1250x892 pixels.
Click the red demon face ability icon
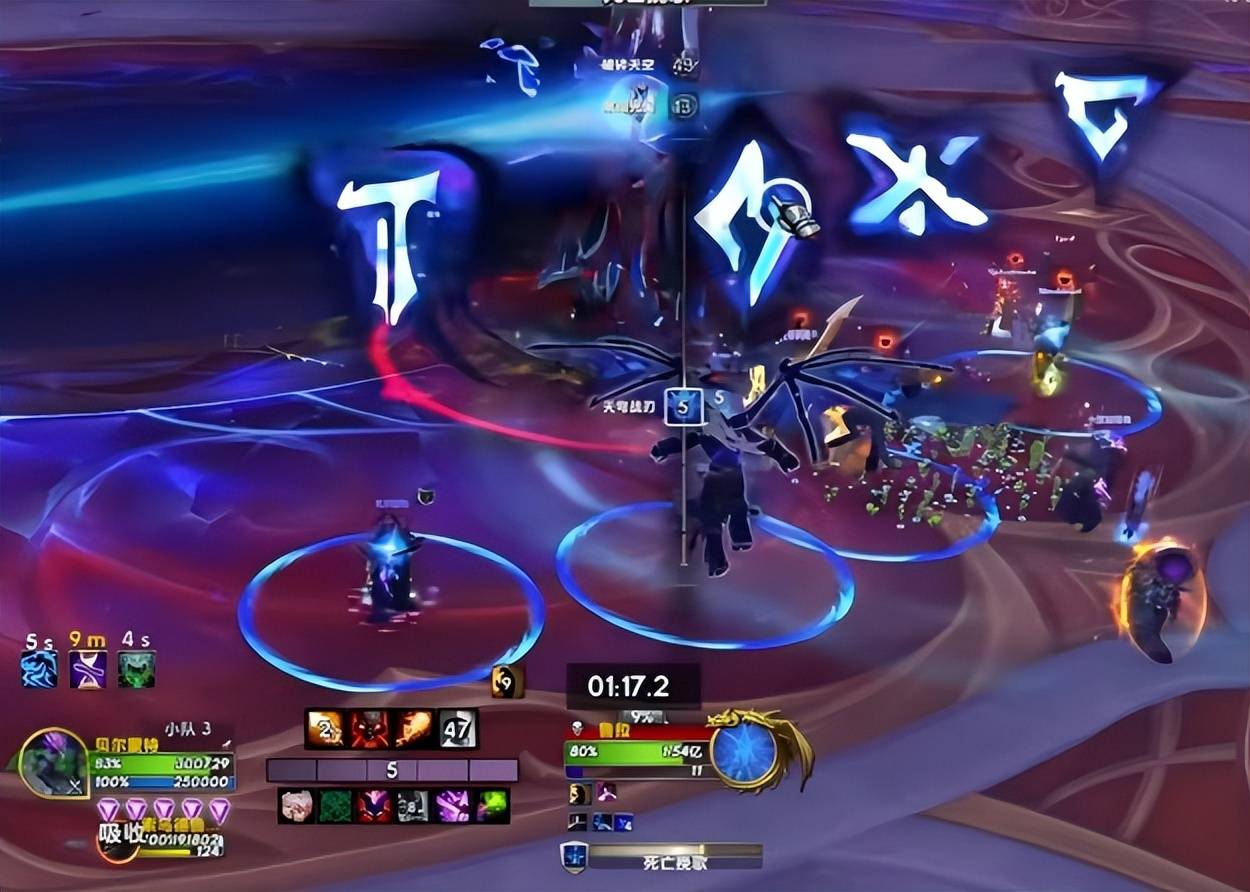tap(370, 729)
